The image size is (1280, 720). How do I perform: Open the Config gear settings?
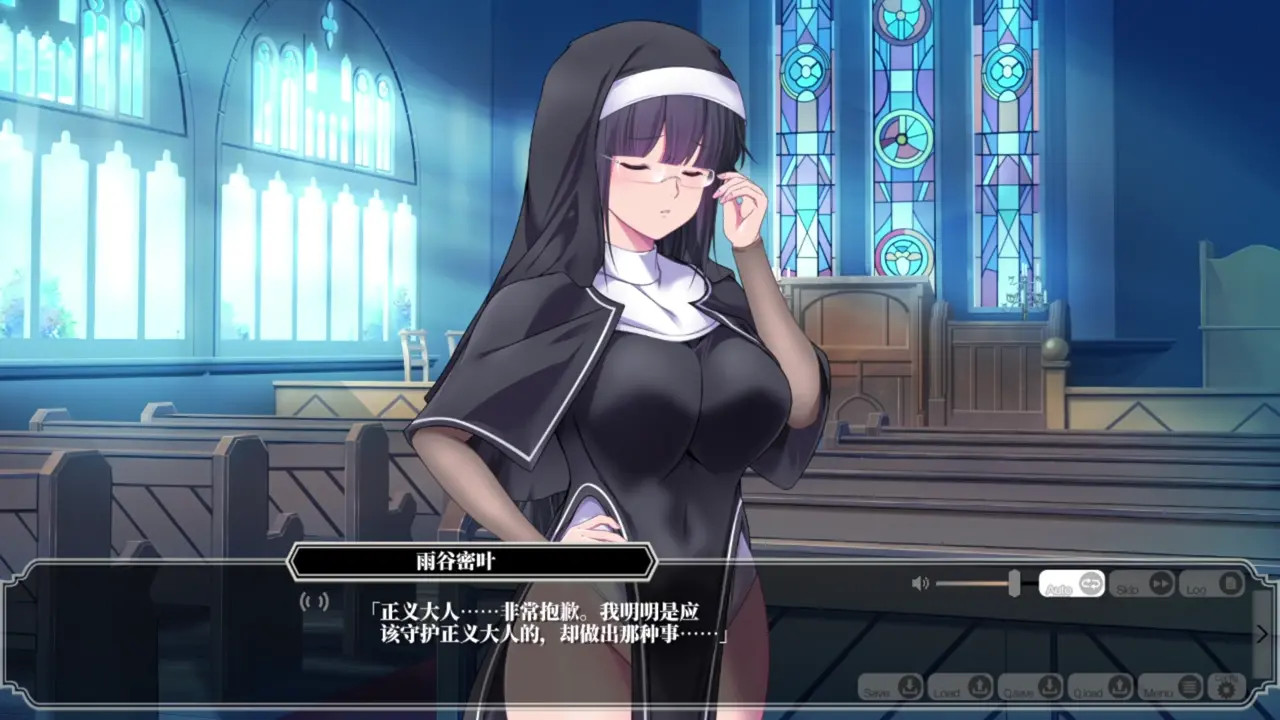tap(1226, 687)
